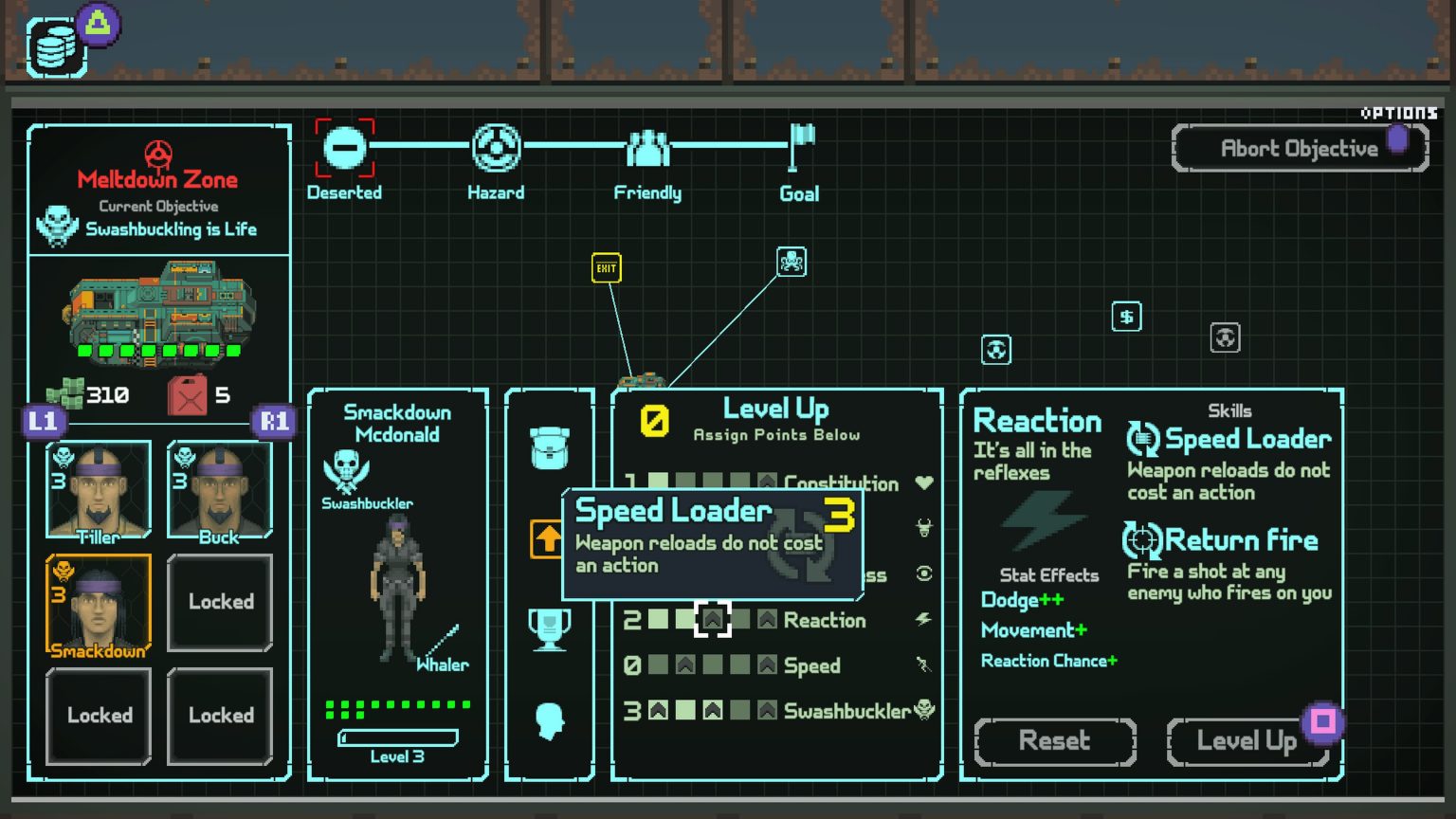Raise the Swashbuckler stat with its chevron
Screen dimensions: 1456x819
click(x=764, y=711)
